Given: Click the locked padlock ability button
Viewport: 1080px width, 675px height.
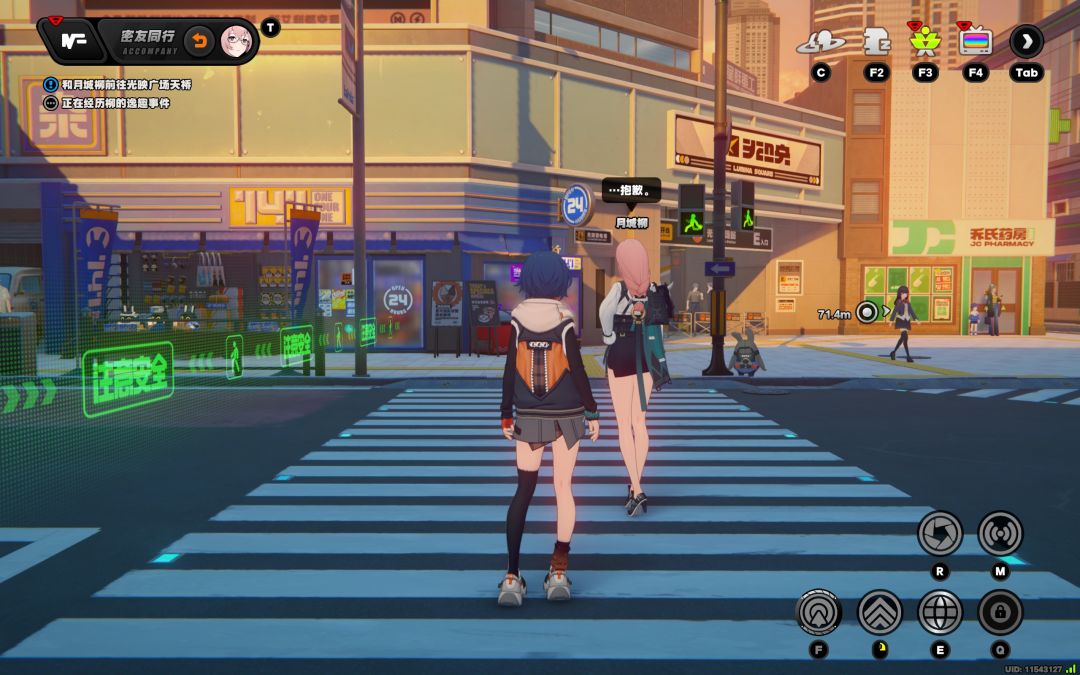Looking at the screenshot, I should [1000, 612].
